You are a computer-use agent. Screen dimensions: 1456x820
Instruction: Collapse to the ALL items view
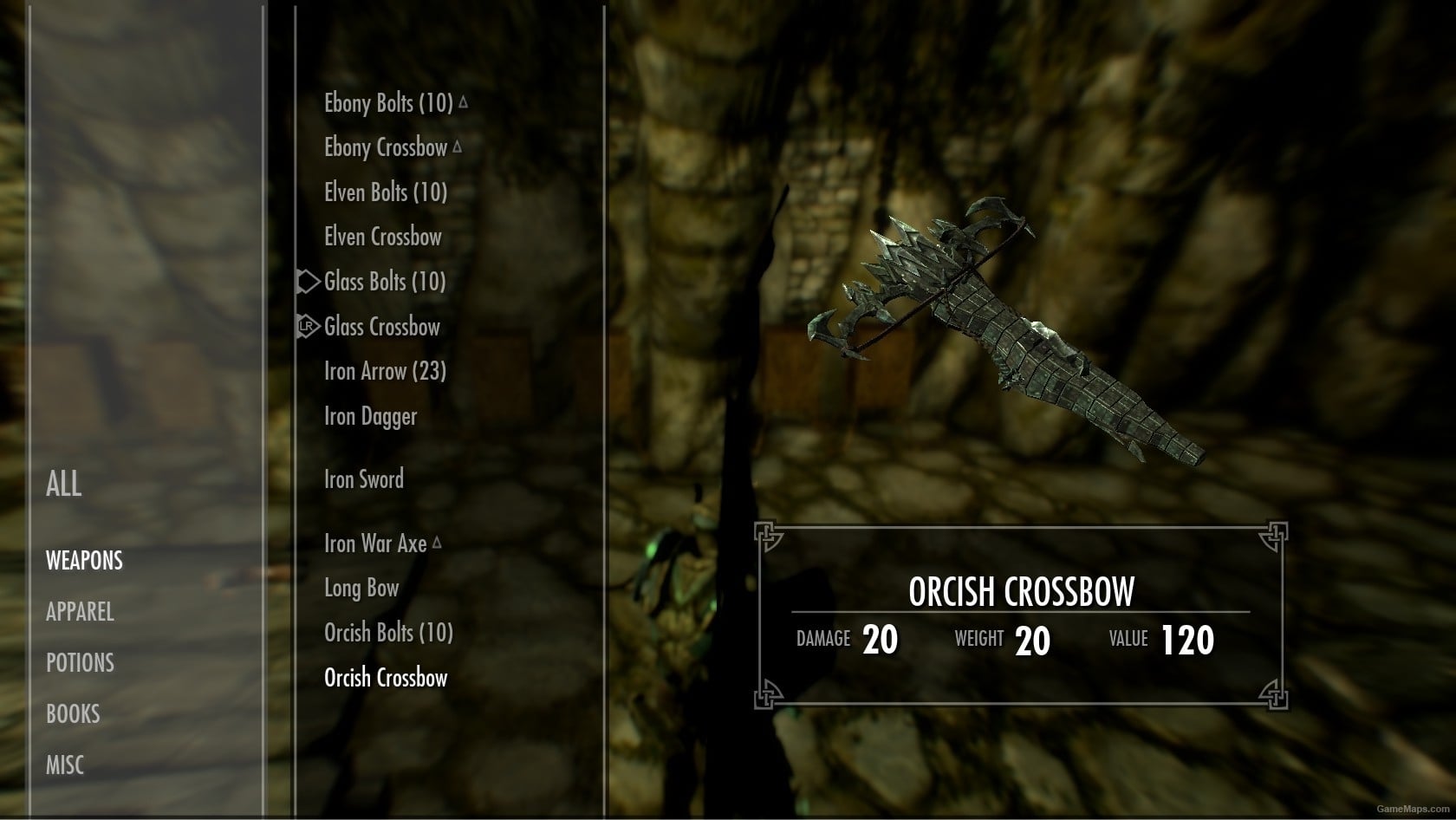click(x=62, y=485)
